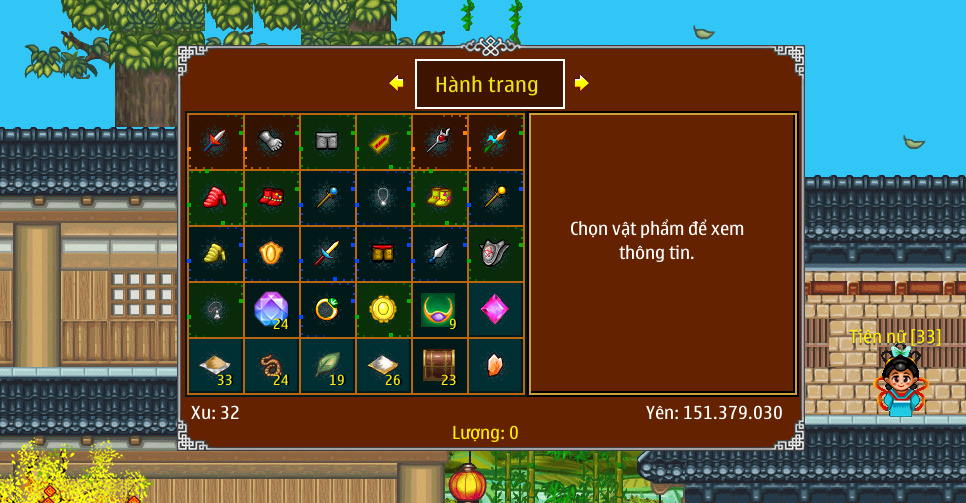The width and height of the screenshot is (966, 503).
Task: Select the purple gem stack of 24
Action: pyautogui.click(x=271, y=310)
